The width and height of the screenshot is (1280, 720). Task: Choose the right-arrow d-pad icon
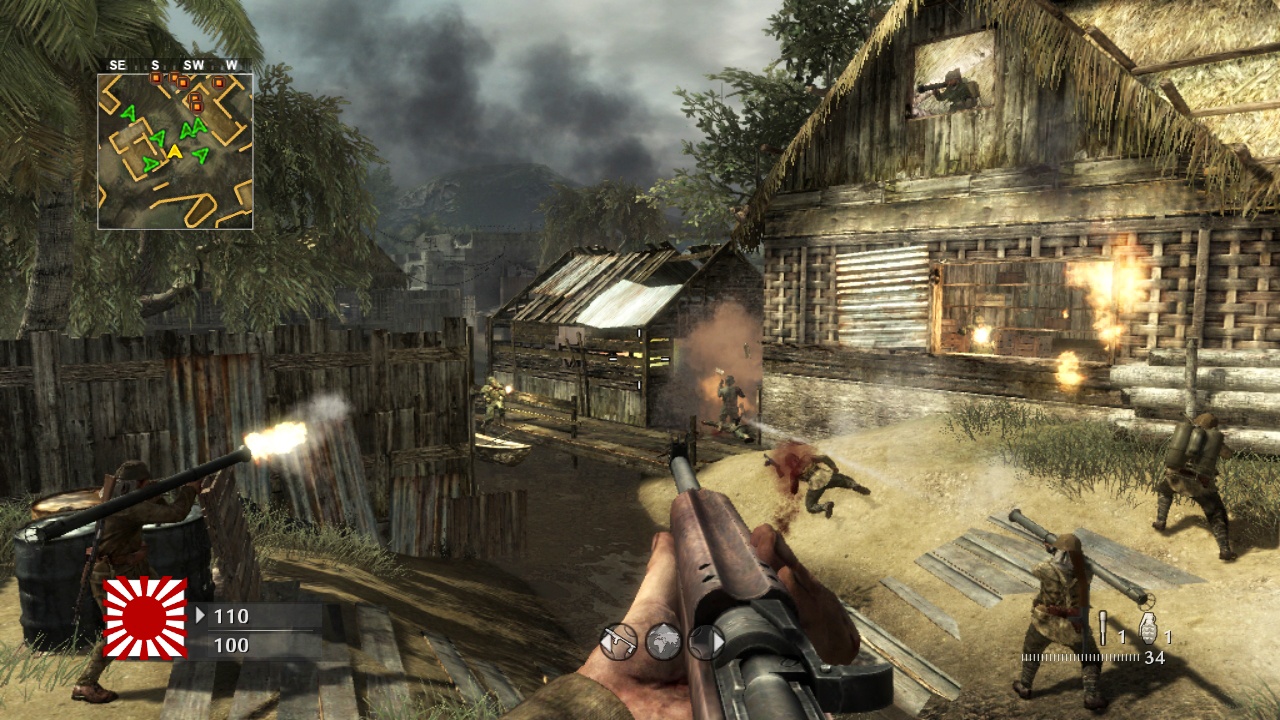(706, 641)
